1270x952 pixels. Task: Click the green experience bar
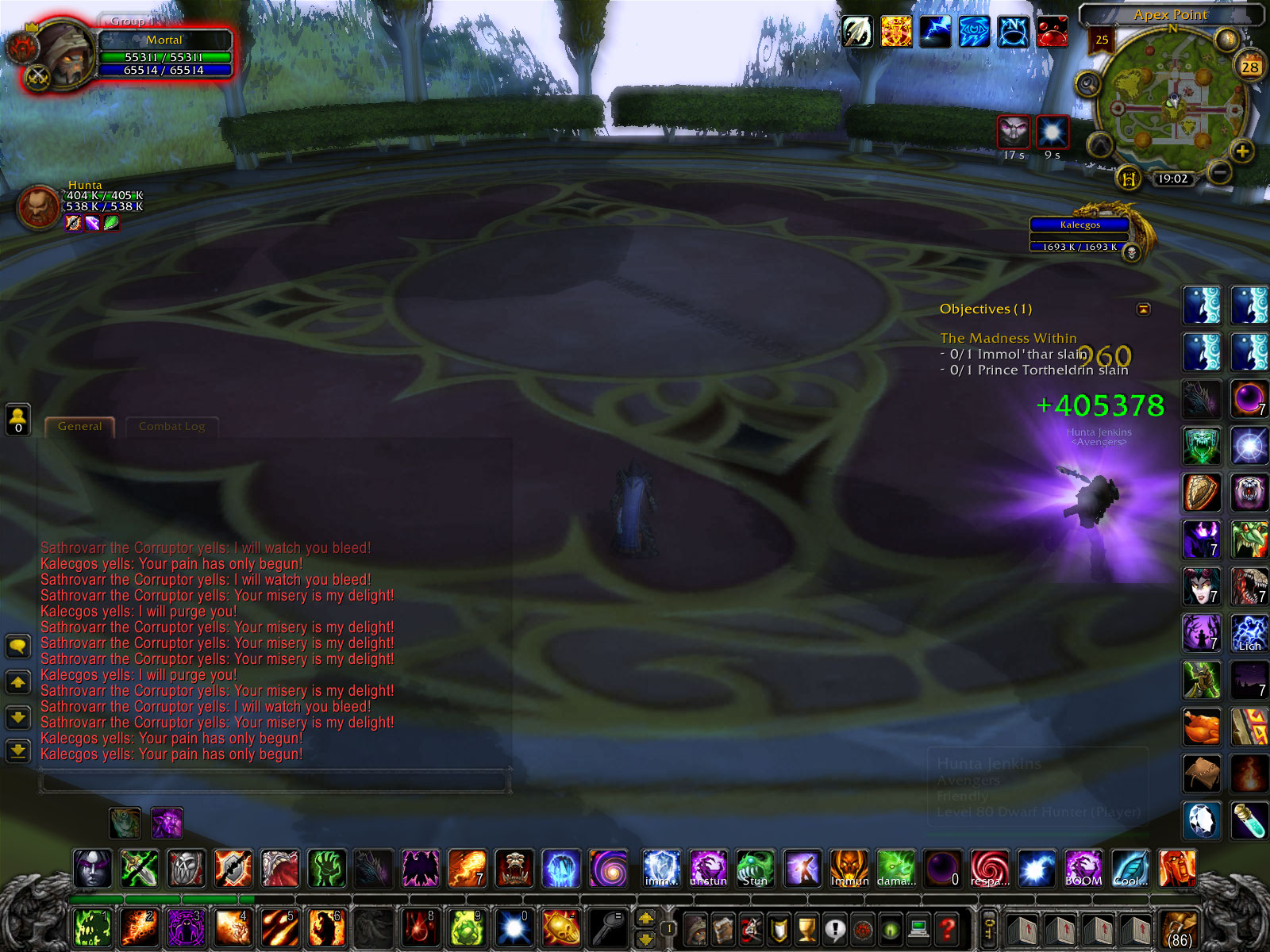[x=159, y=898]
